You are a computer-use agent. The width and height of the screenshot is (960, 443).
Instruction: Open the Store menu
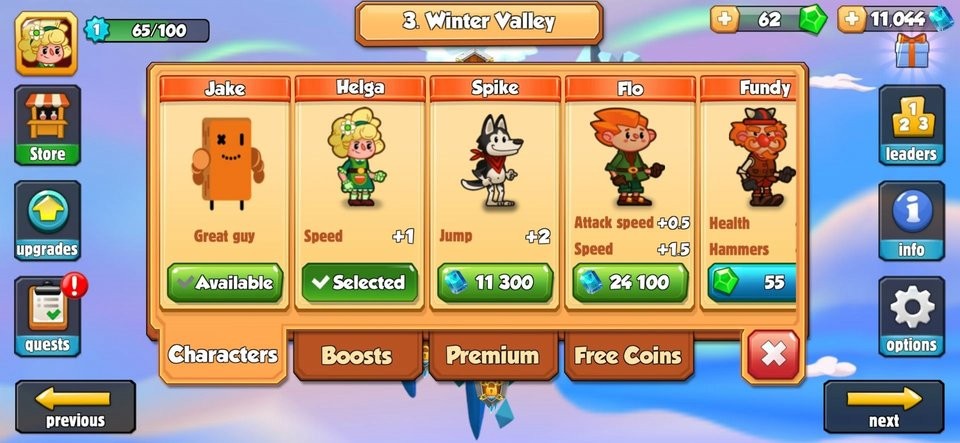47,125
